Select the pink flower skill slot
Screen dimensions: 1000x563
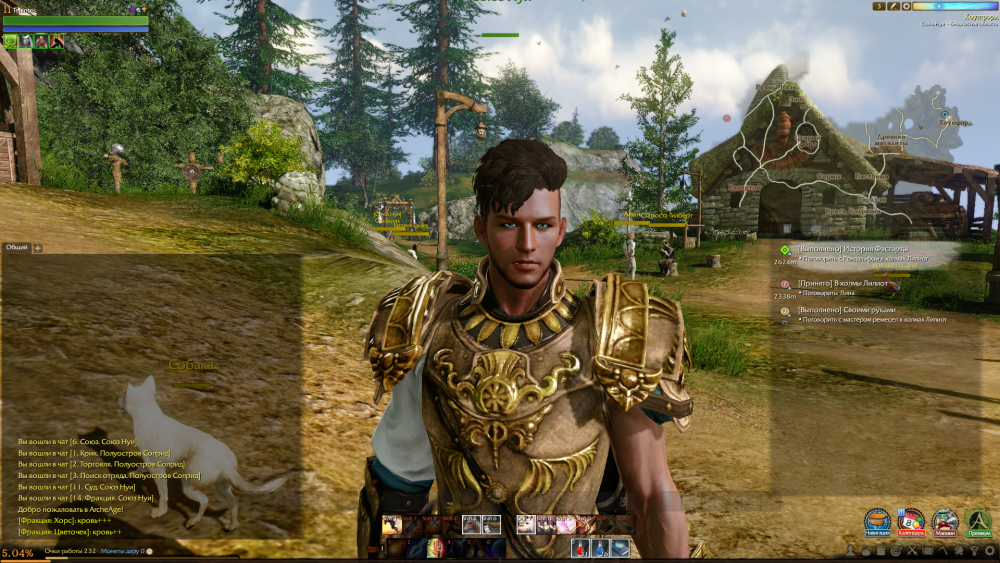565,524
